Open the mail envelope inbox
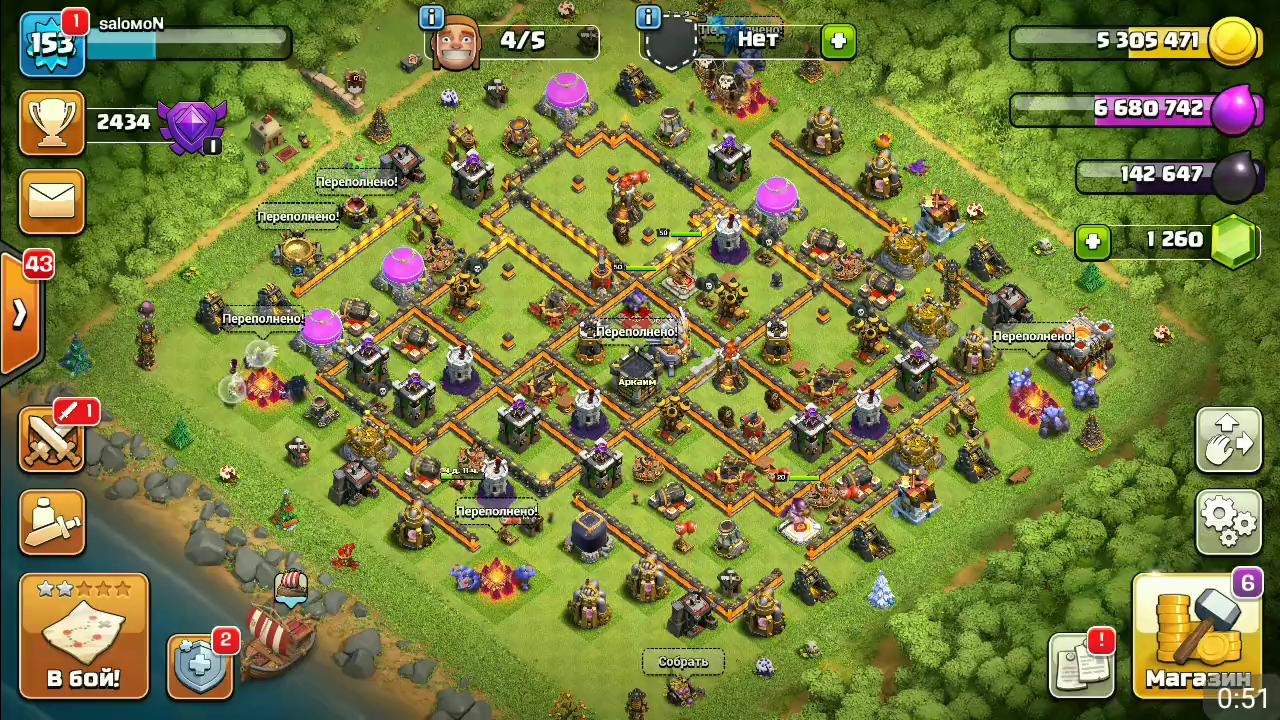The image size is (1280, 720). click(x=51, y=202)
